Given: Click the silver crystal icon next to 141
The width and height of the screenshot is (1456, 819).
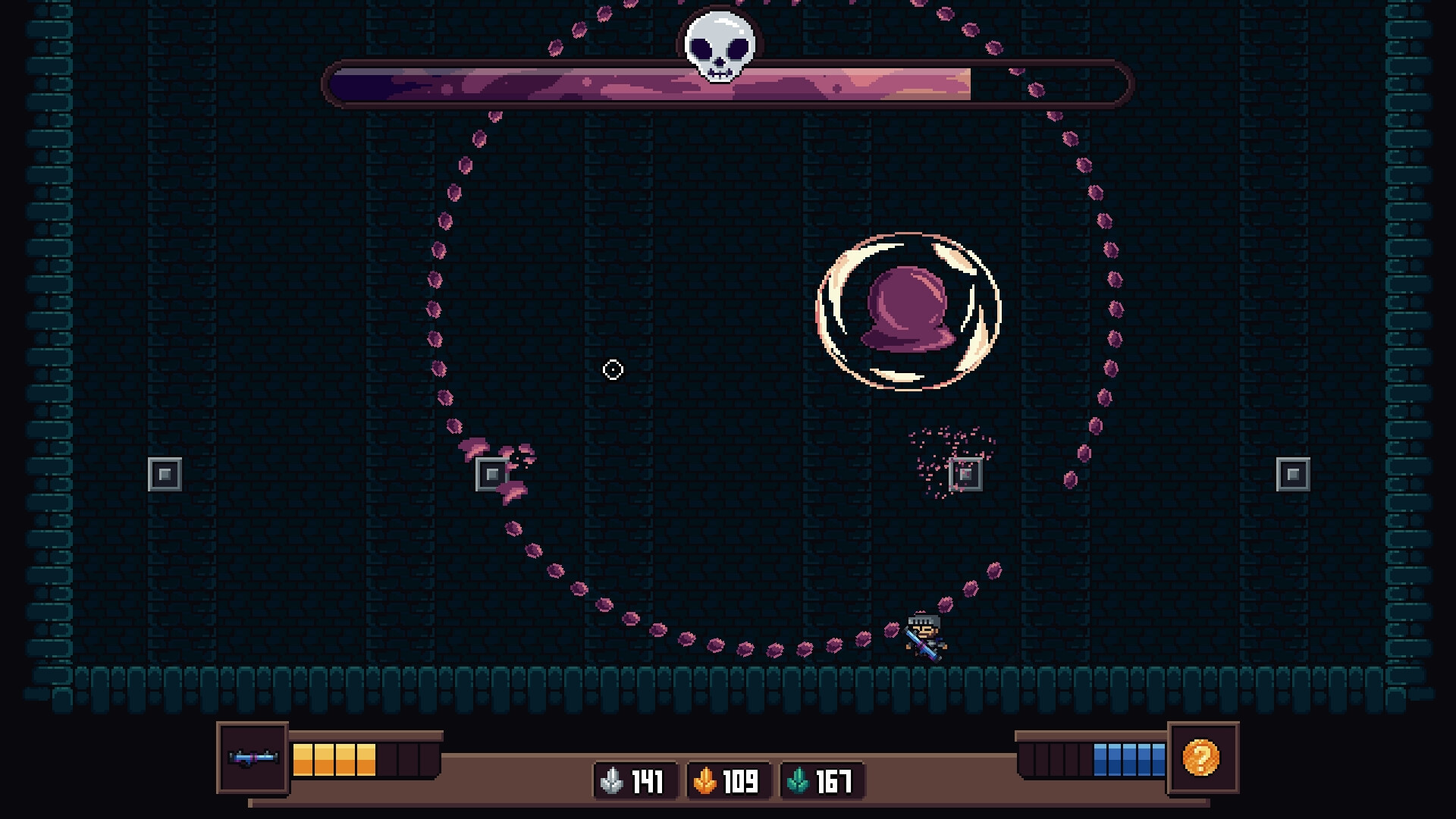Looking at the screenshot, I should click(x=611, y=782).
